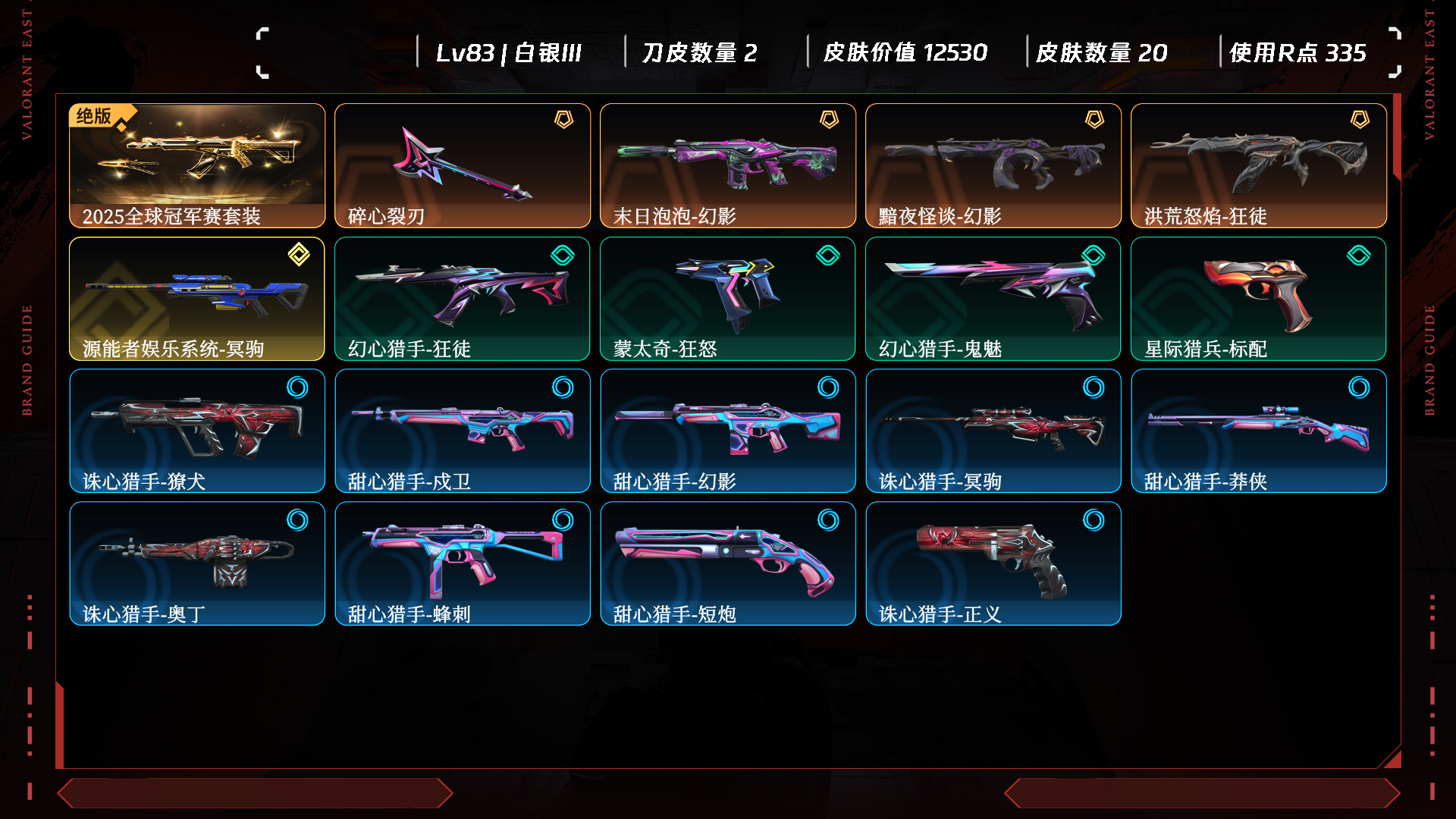This screenshot has height=819, width=1456.
Task: Select the 诛心猎手-獠犬 skin tile
Action: pos(197,431)
